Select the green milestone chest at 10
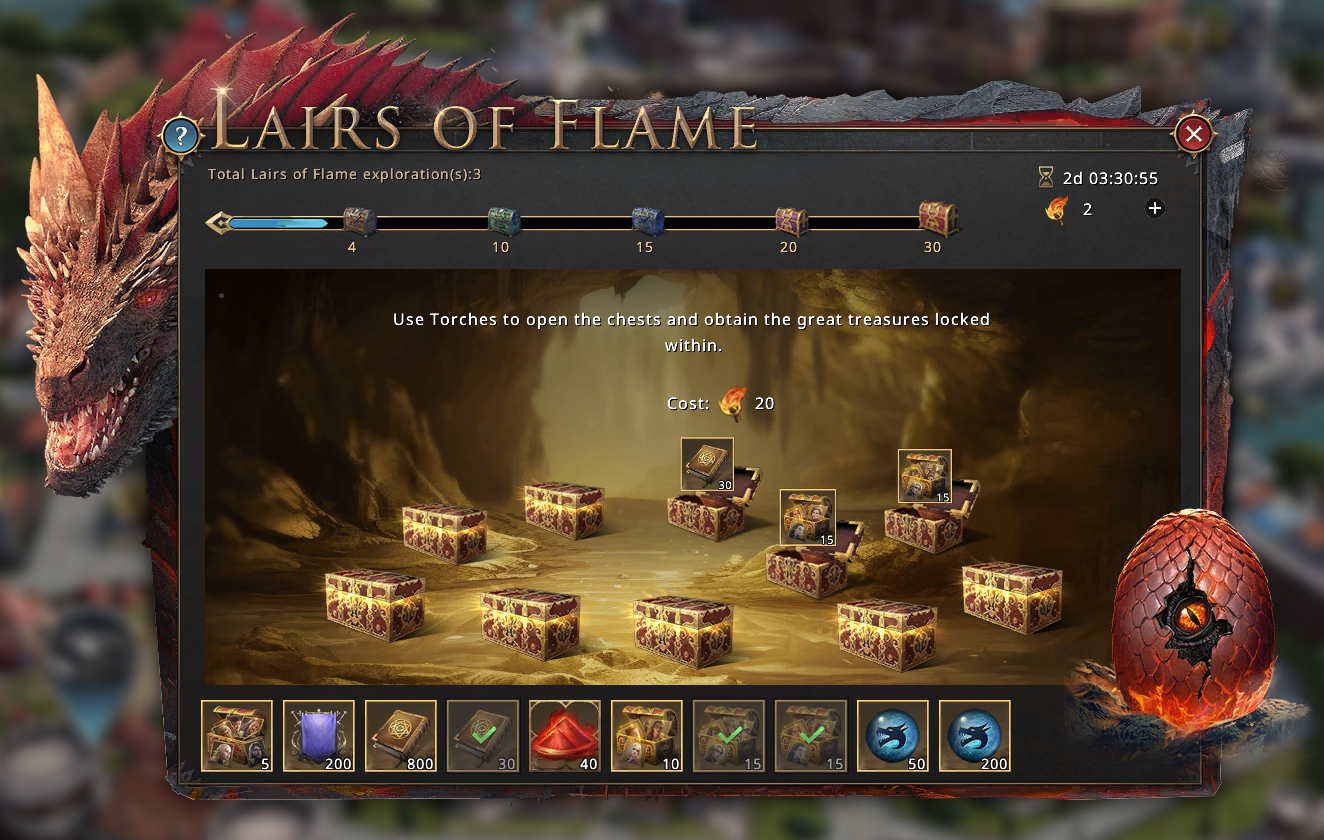The image size is (1324, 840). [x=503, y=221]
